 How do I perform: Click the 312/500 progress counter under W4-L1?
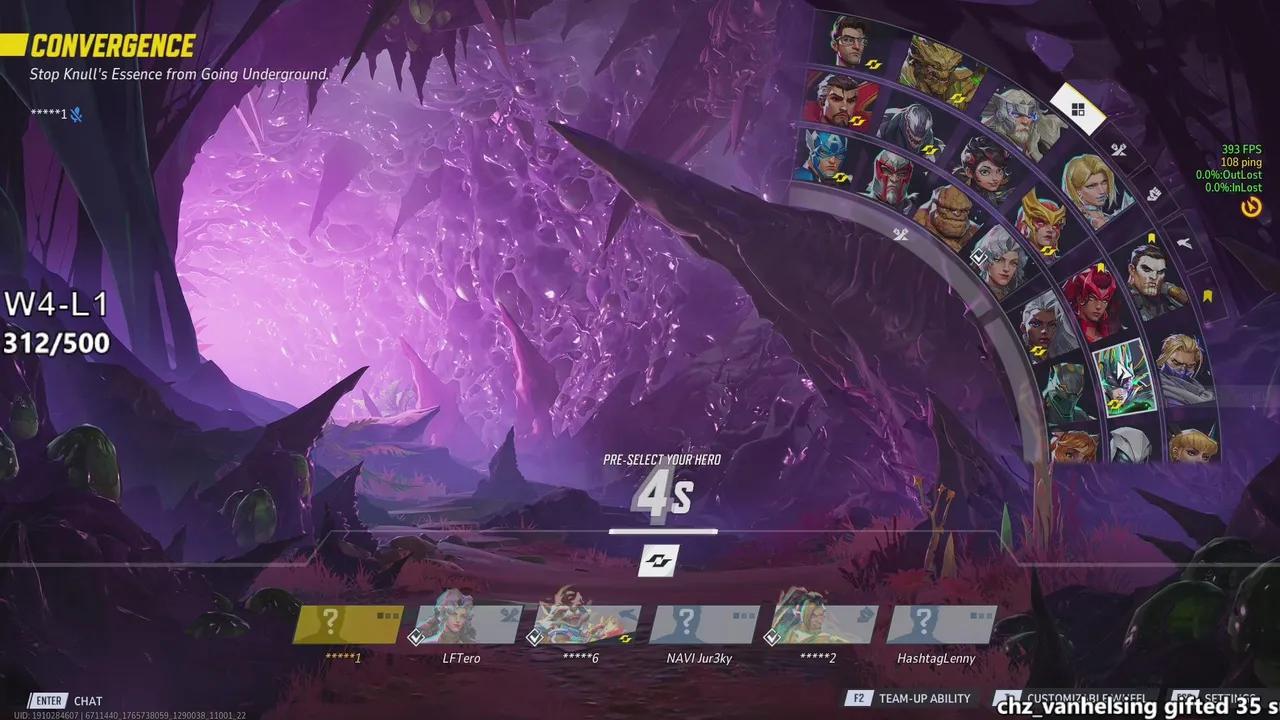click(x=55, y=343)
